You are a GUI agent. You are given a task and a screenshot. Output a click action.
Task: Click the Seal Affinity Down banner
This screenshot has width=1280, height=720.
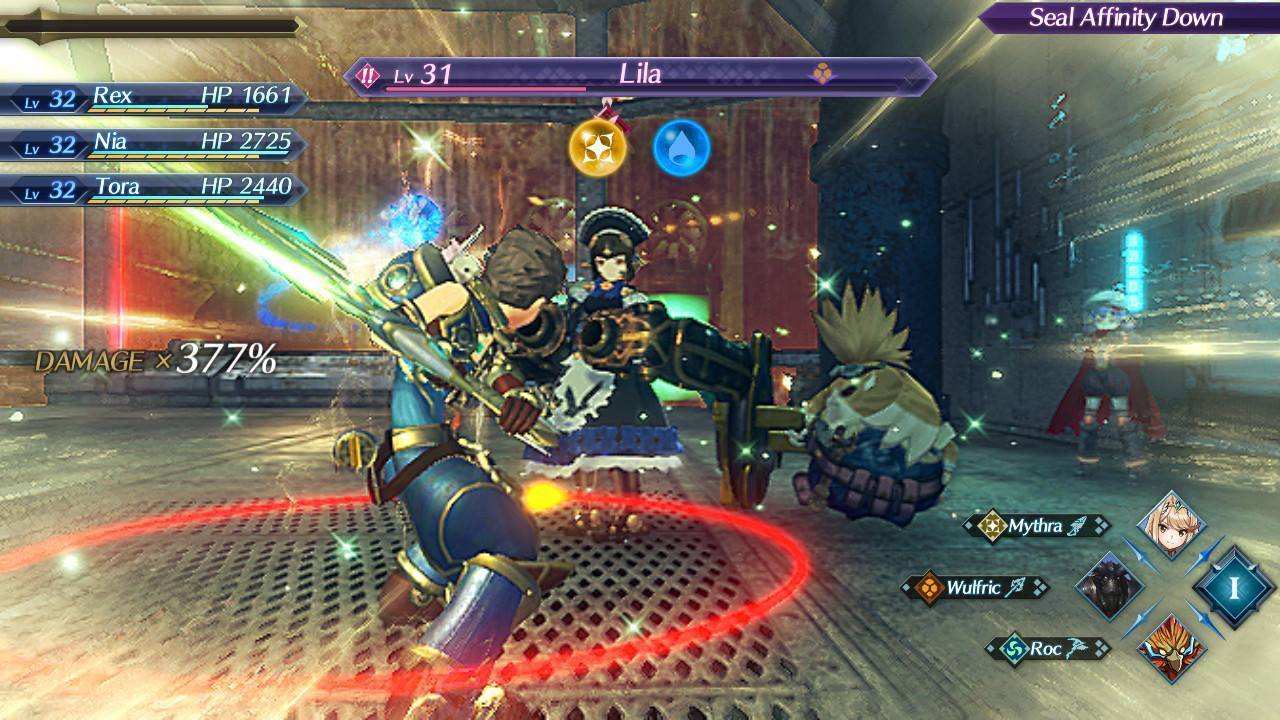coord(1126,17)
